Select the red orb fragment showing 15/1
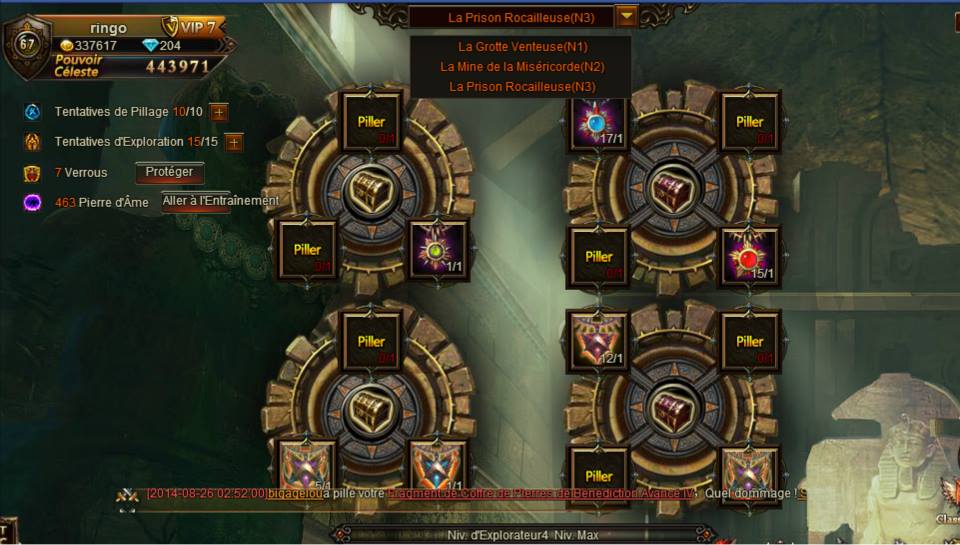Screen dimensions: 960x545 (749, 255)
